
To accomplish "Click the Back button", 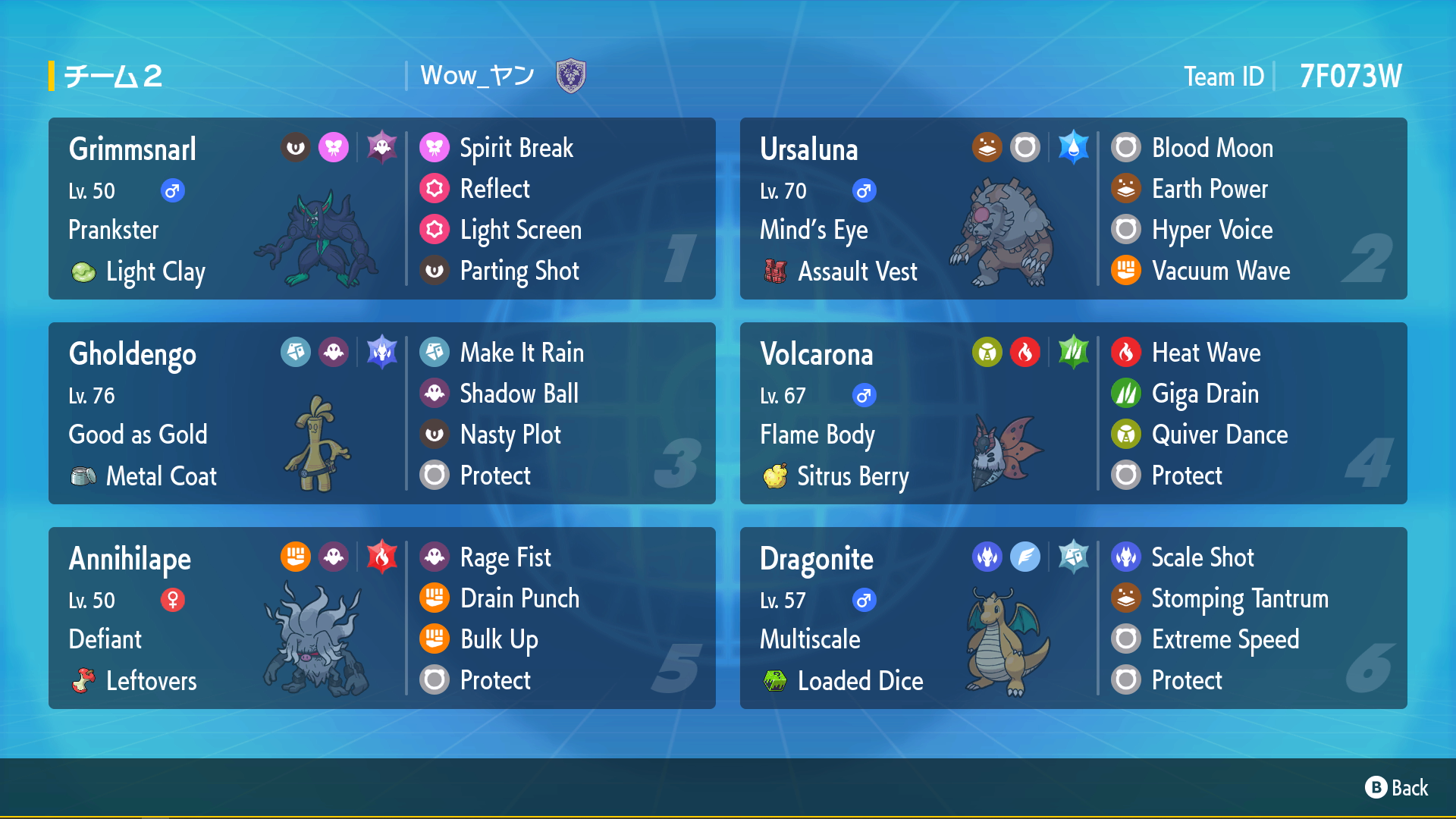I will [x=1396, y=788].
